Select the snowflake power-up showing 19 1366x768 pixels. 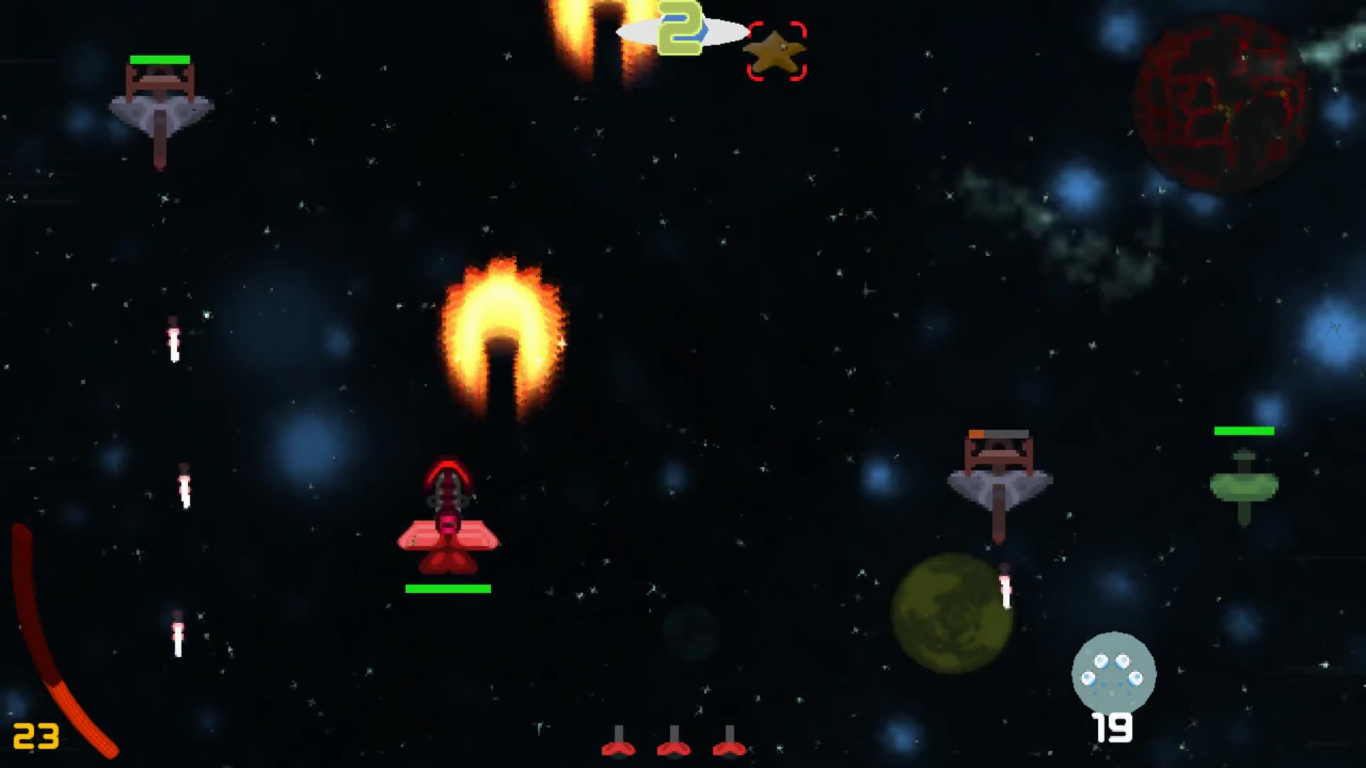tap(1114, 675)
